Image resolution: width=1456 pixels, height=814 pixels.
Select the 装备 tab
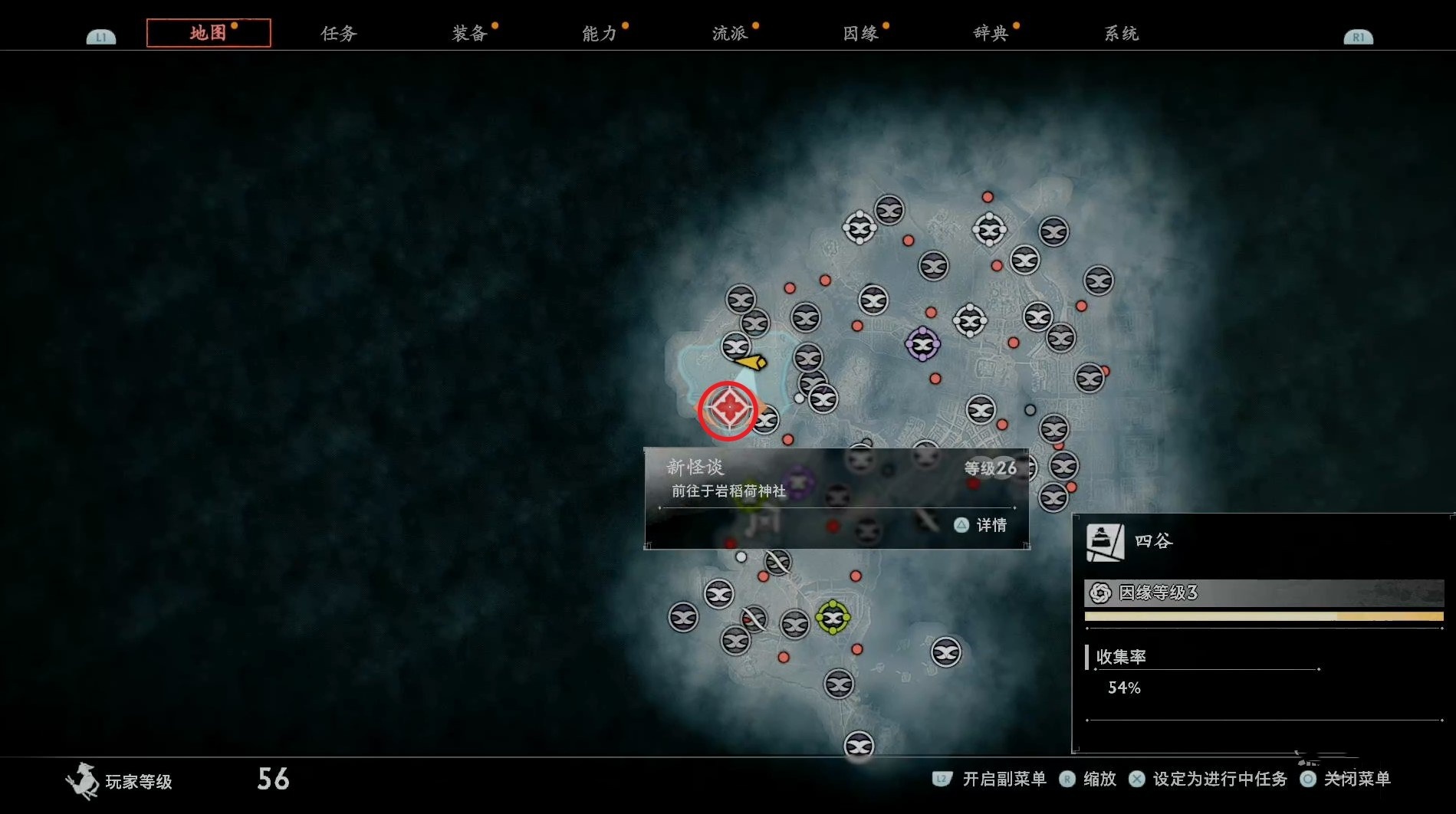click(x=468, y=33)
